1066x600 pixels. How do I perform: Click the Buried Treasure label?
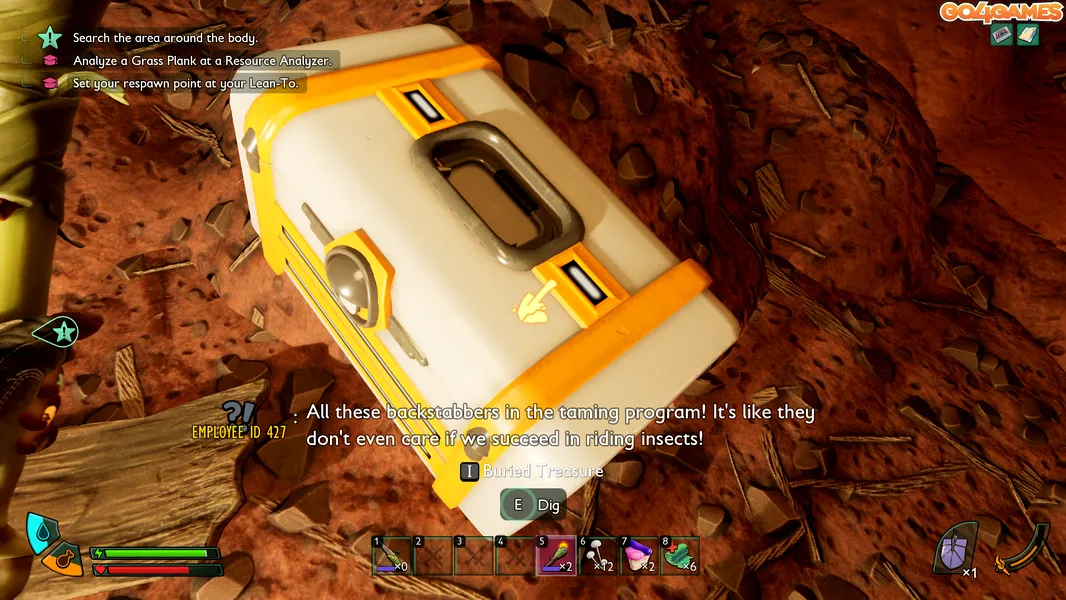pos(543,471)
